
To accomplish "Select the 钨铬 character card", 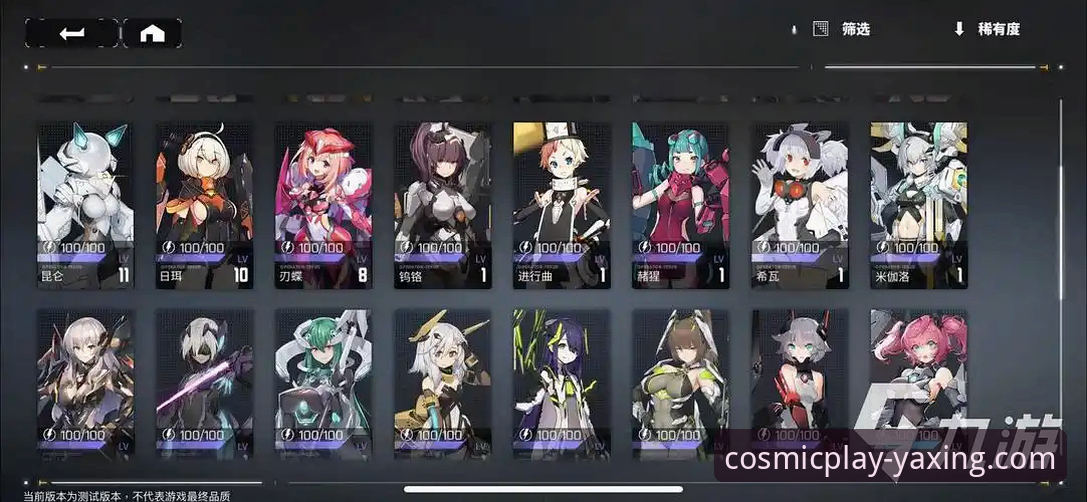I will [x=442, y=205].
